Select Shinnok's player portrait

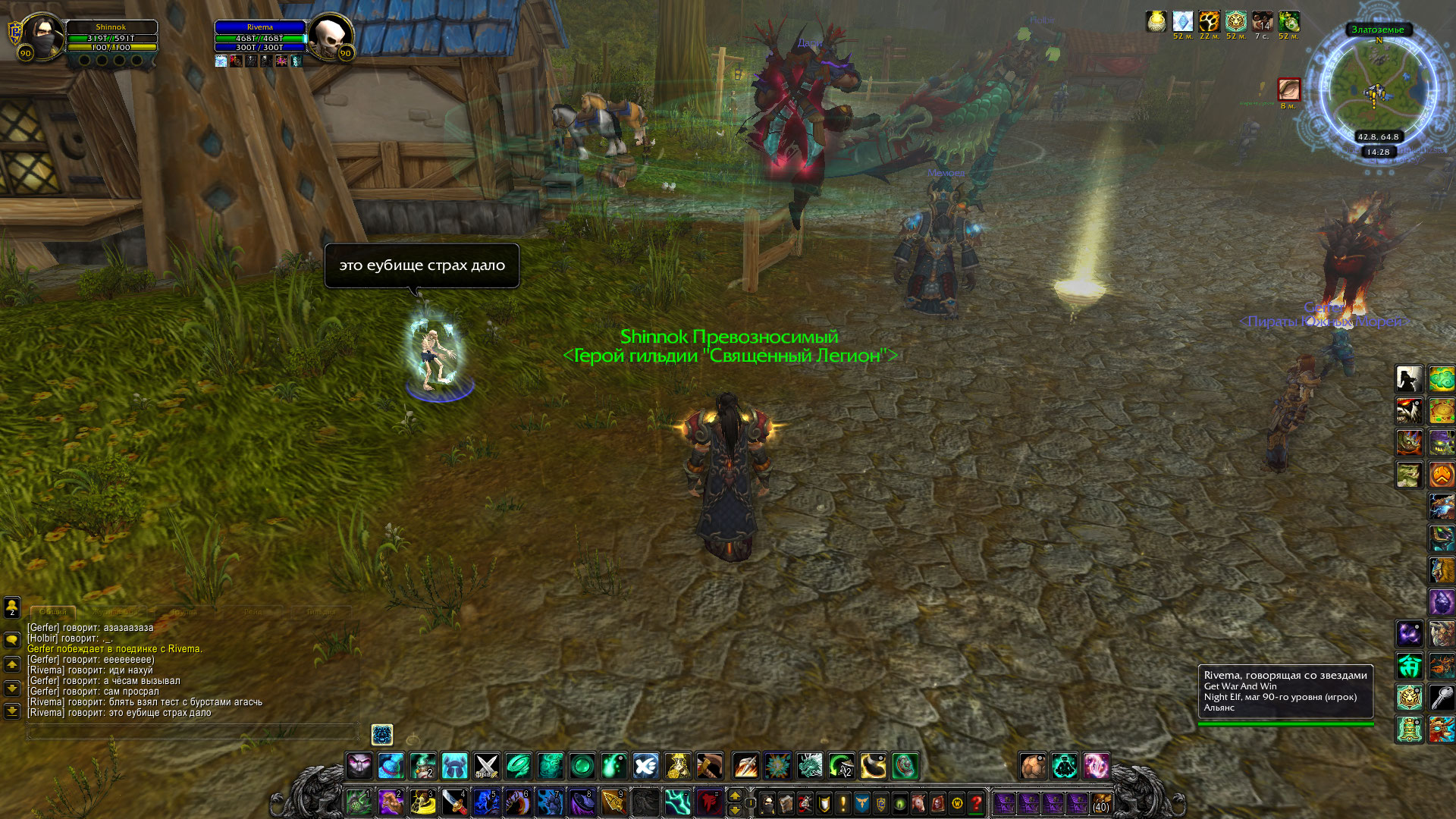42,36
